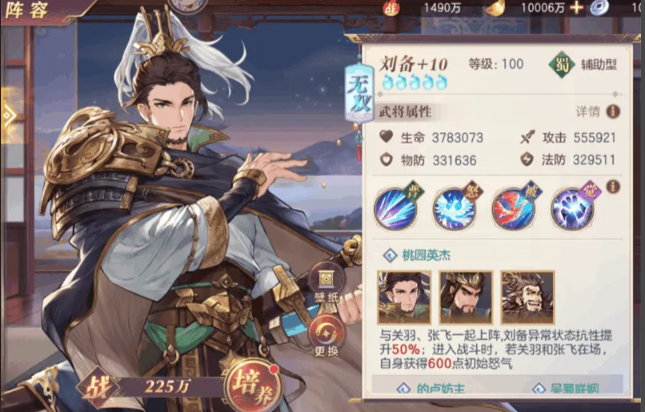The height and width of the screenshot is (412, 645).
Task: Open info icon beside the skill row
Action: (613, 187)
